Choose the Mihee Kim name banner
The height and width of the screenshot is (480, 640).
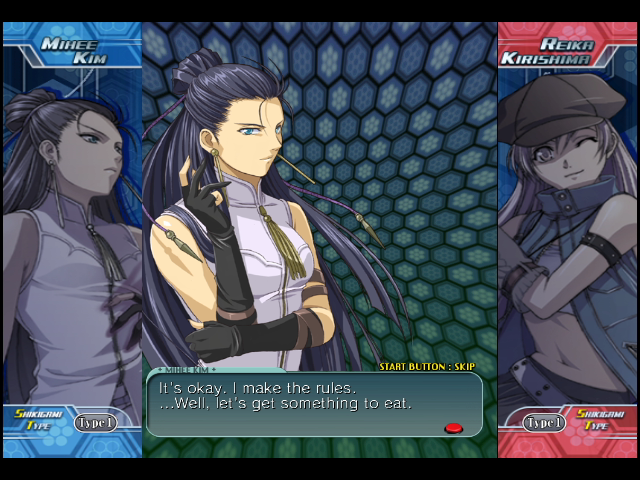pos(76,49)
